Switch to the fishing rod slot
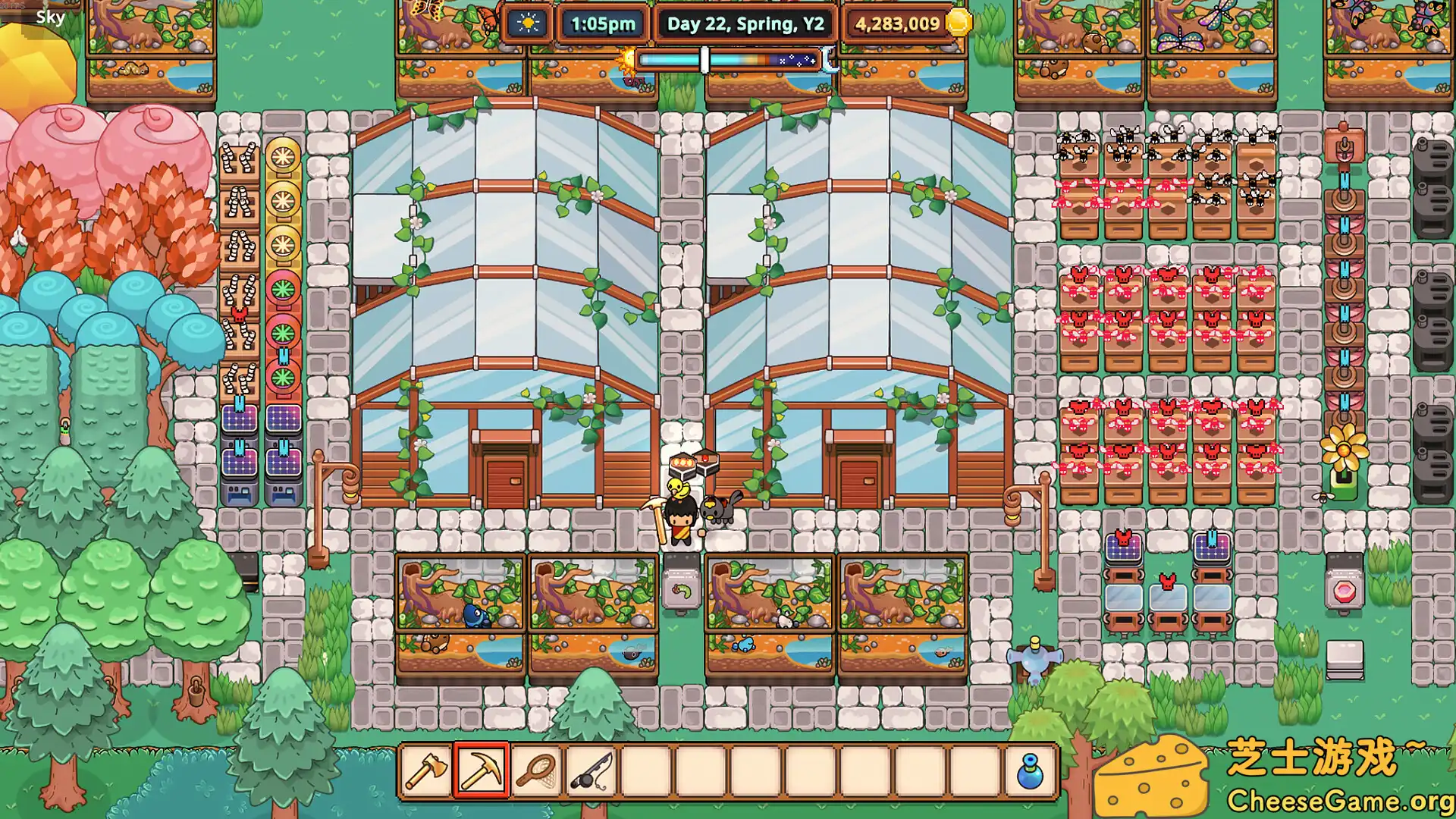Screen dimensions: 1456x819 (x=591, y=771)
